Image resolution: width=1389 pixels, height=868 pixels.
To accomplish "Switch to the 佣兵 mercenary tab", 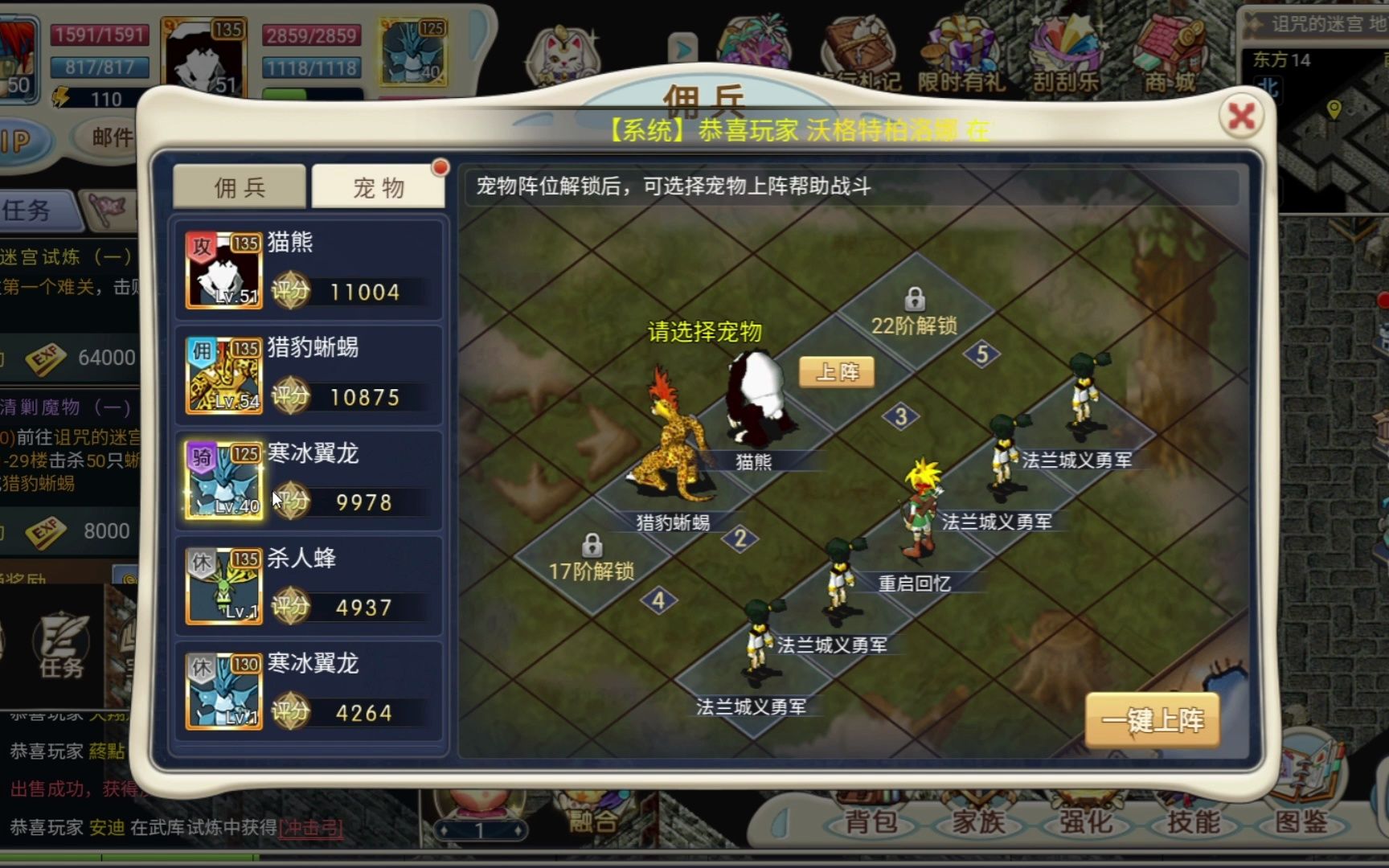I will tap(239, 186).
